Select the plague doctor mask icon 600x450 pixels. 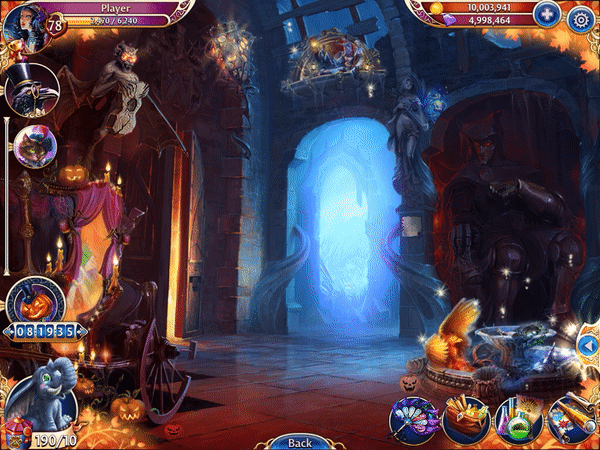click(x=31, y=91)
